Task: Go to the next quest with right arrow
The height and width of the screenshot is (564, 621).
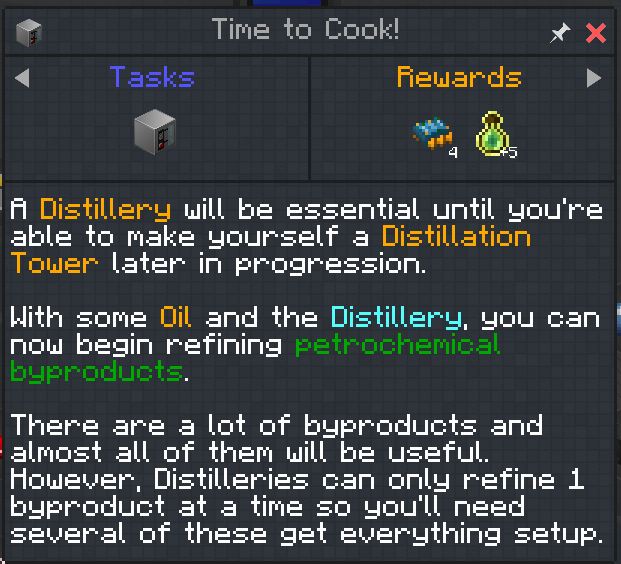Action: tap(594, 77)
